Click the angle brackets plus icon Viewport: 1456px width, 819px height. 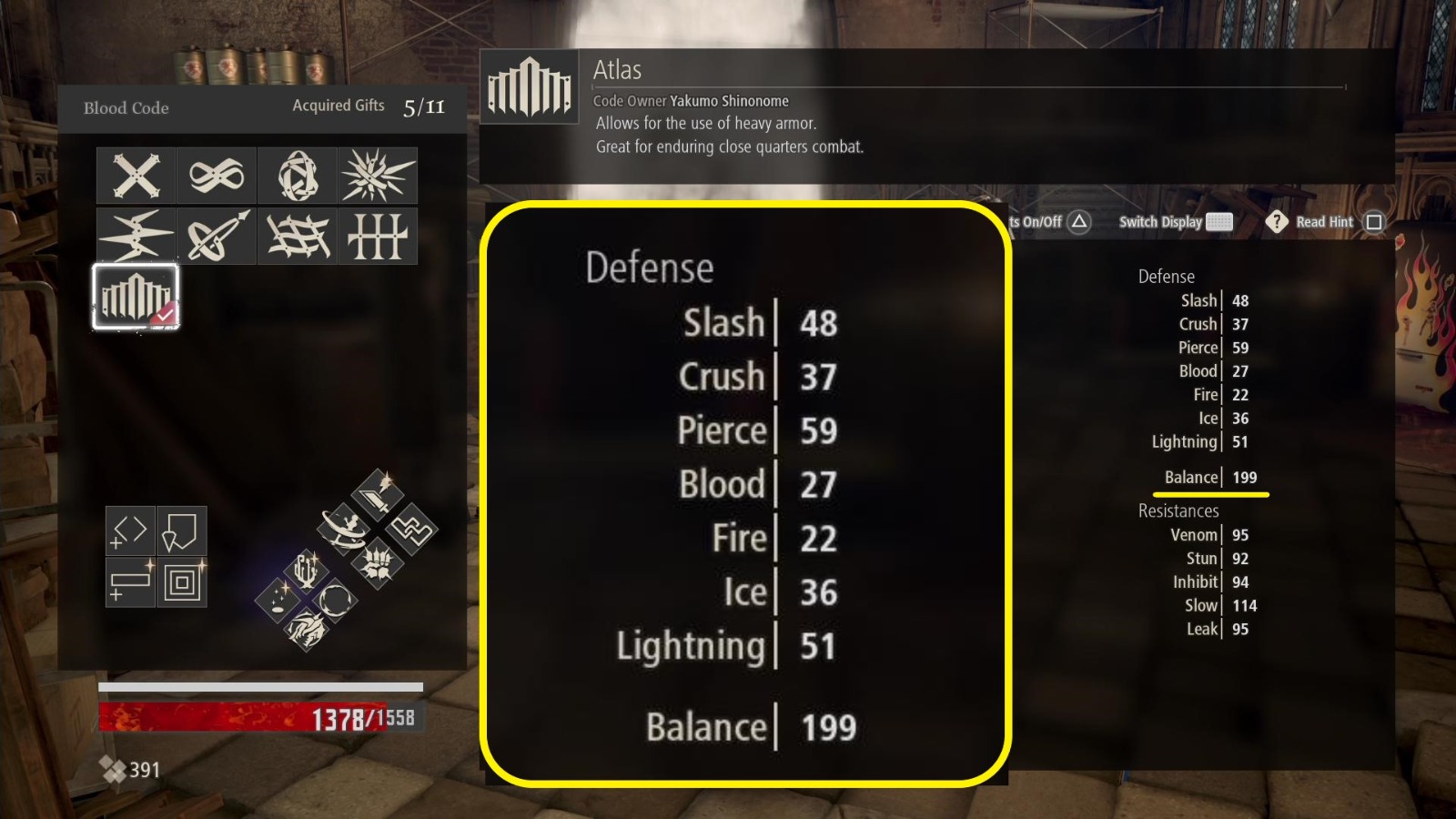[130, 531]
